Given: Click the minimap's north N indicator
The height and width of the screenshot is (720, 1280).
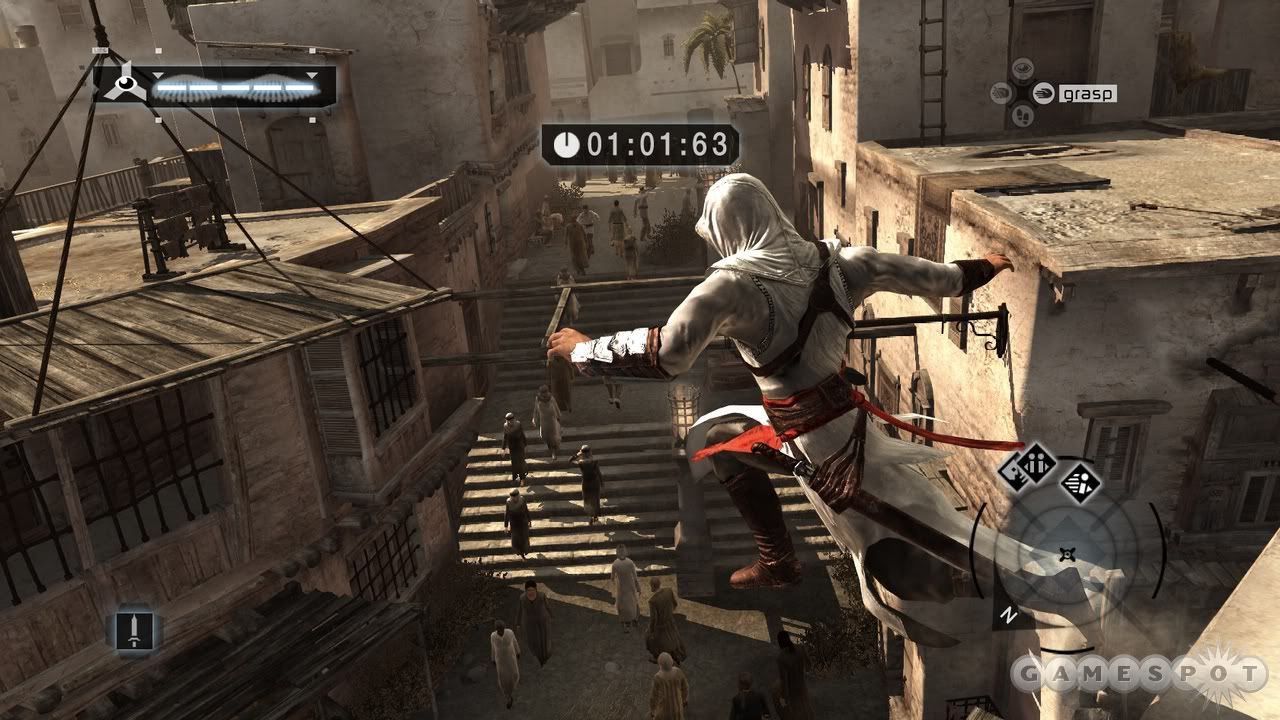Looking at the screenshot, I should click(x=1010, y=616).
